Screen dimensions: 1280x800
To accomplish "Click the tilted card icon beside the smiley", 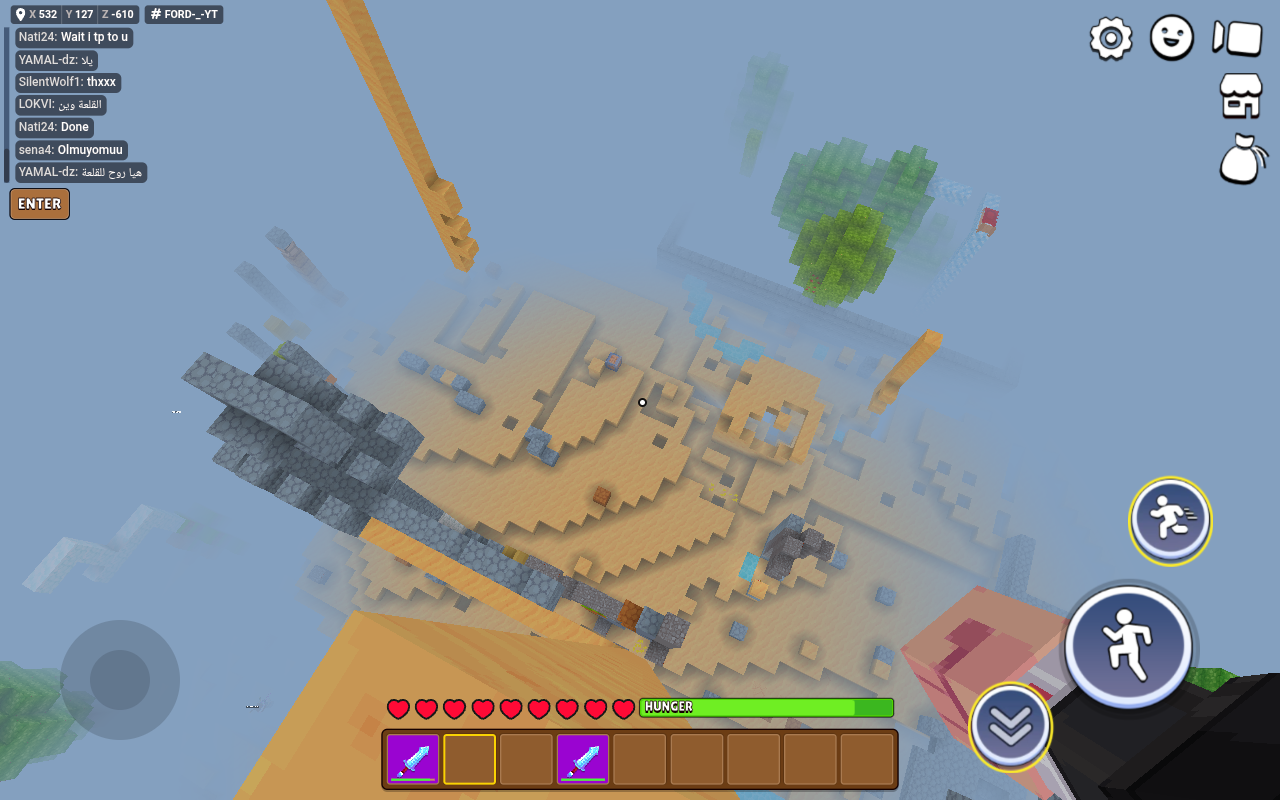I will (1237, 38).
